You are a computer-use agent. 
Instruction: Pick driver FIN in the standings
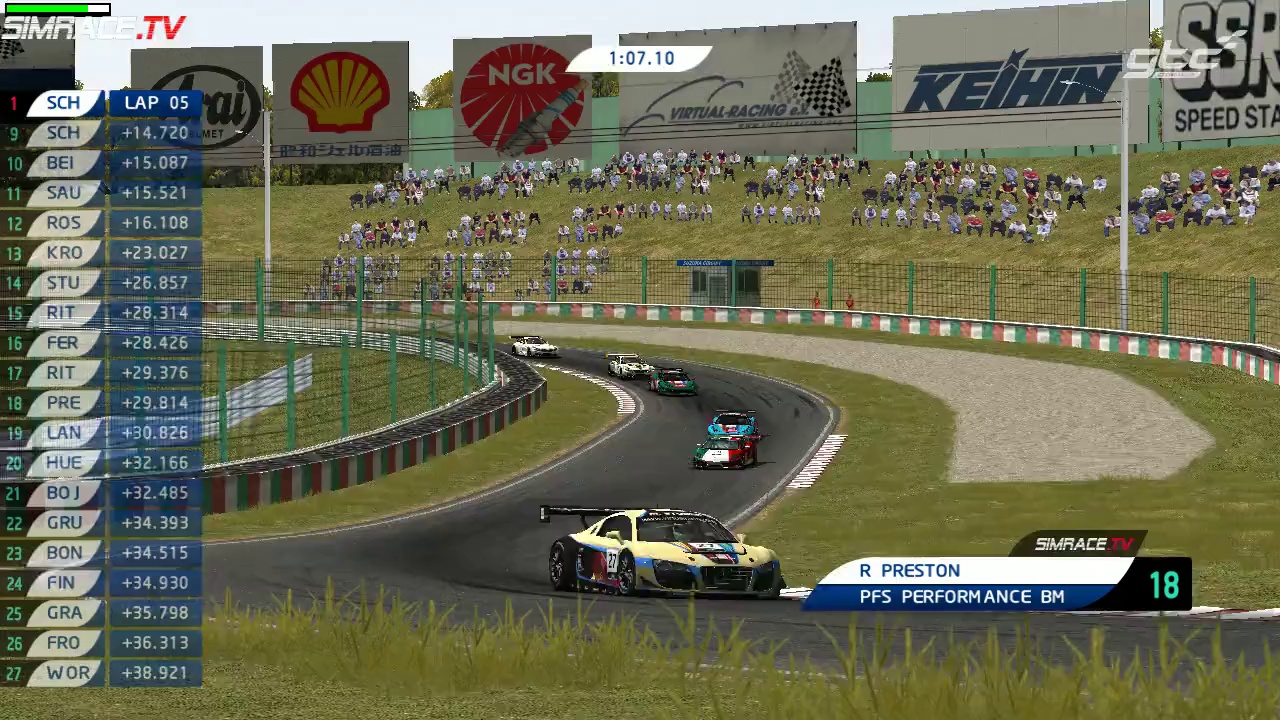[x=64, y=583]
